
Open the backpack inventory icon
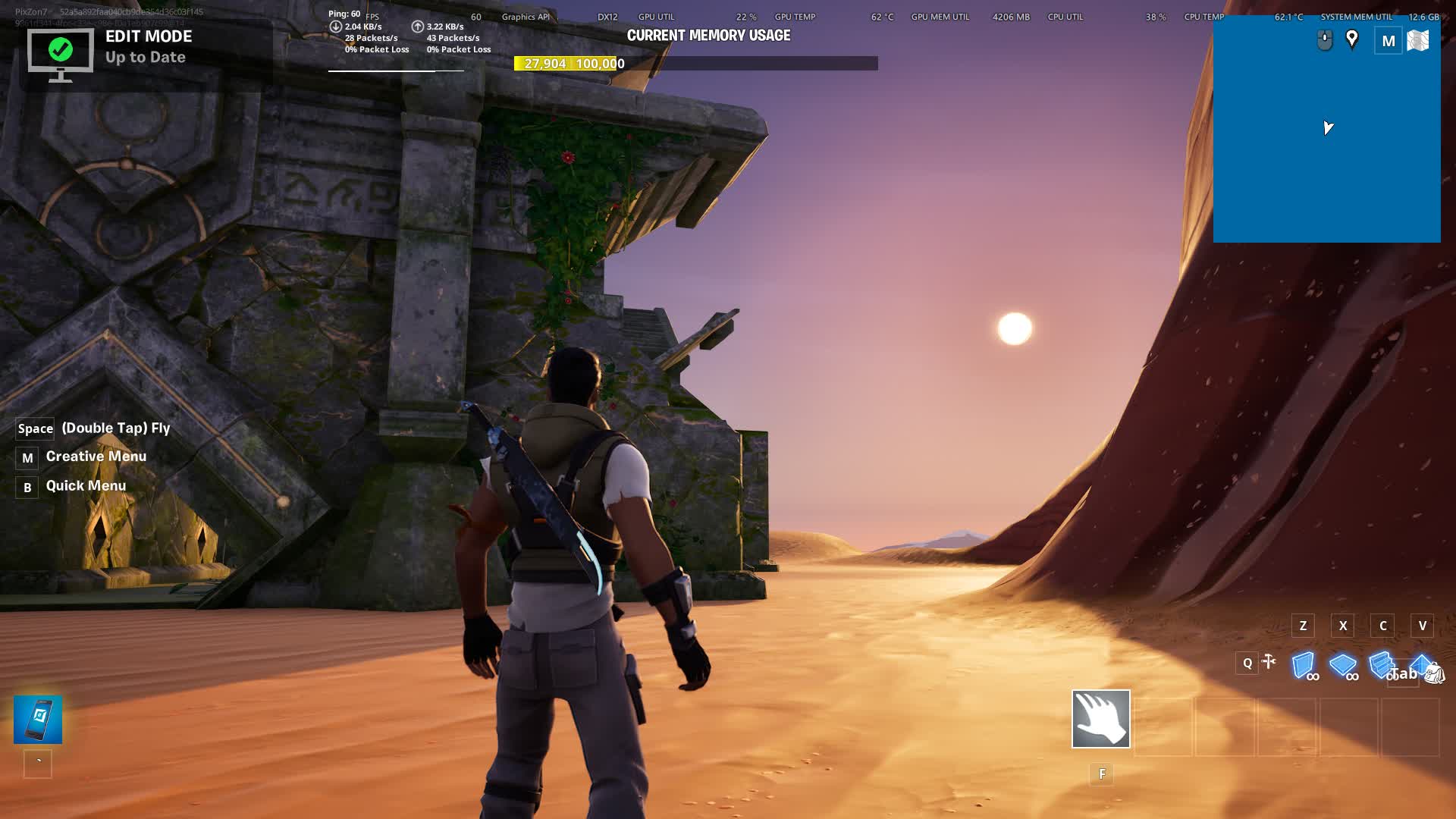[x=1434, y=673]
